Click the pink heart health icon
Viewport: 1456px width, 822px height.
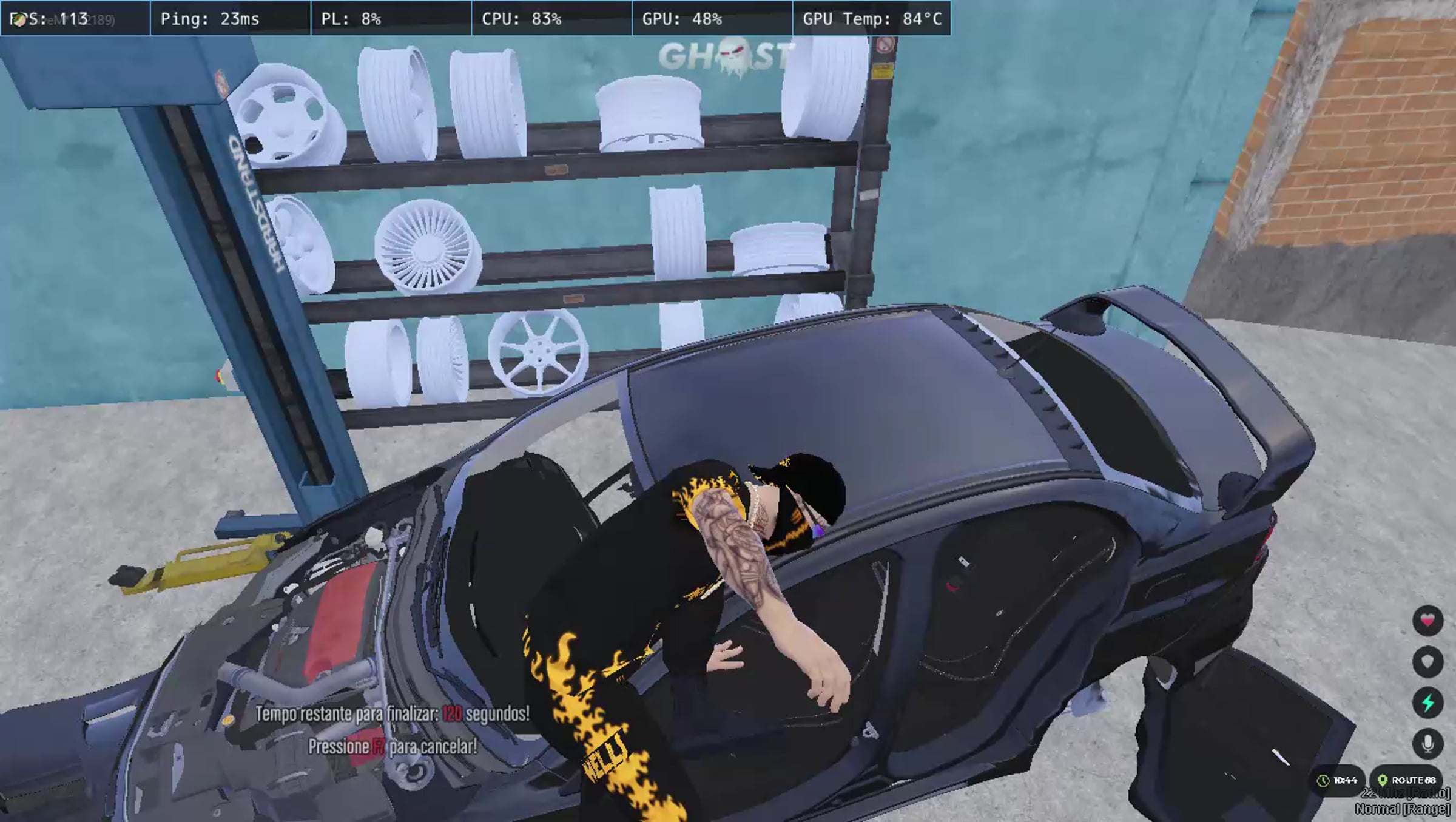pyautogui.click(x=1427, y=621)
